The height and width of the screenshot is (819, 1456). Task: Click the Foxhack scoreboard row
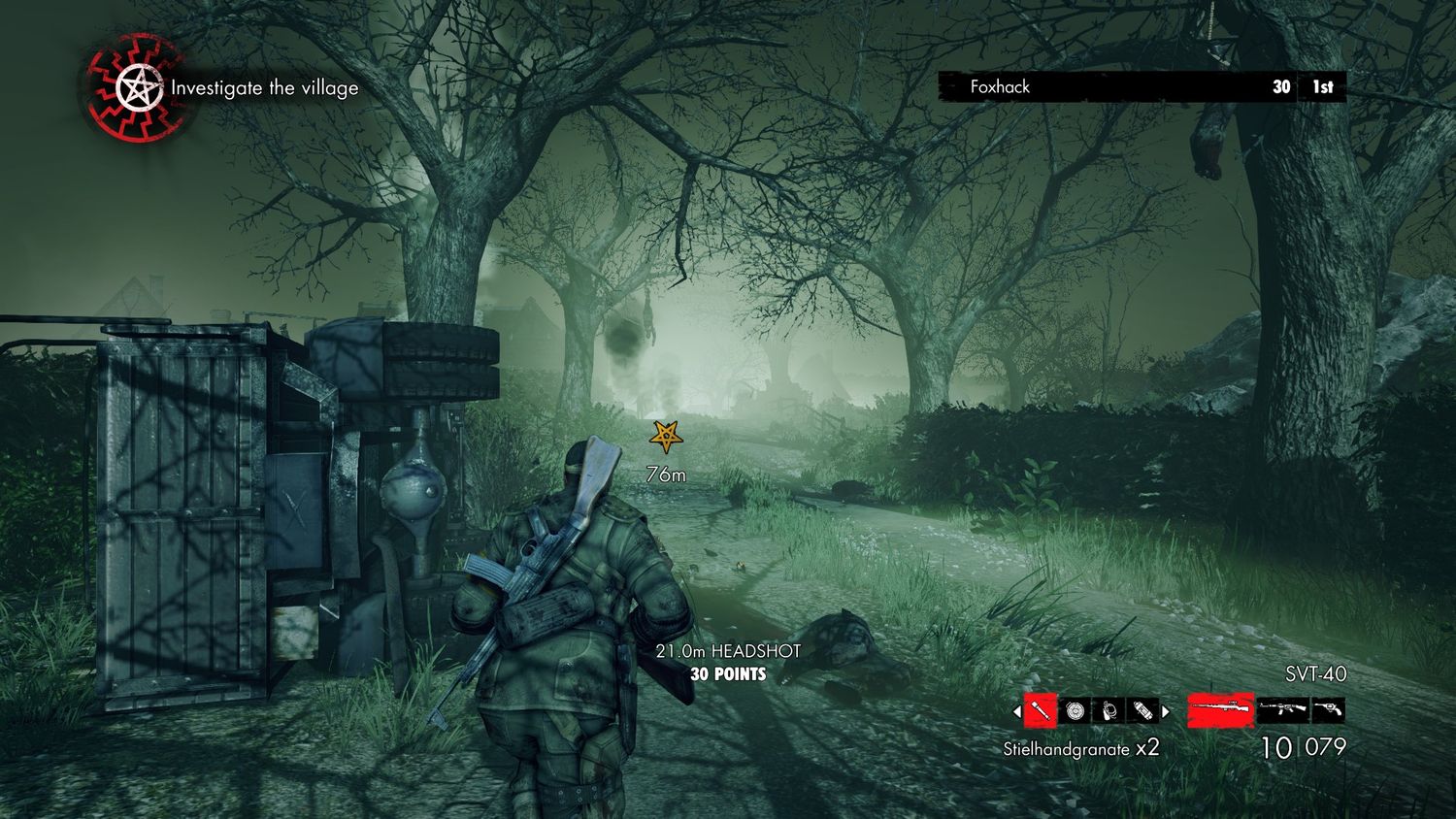1142,86
